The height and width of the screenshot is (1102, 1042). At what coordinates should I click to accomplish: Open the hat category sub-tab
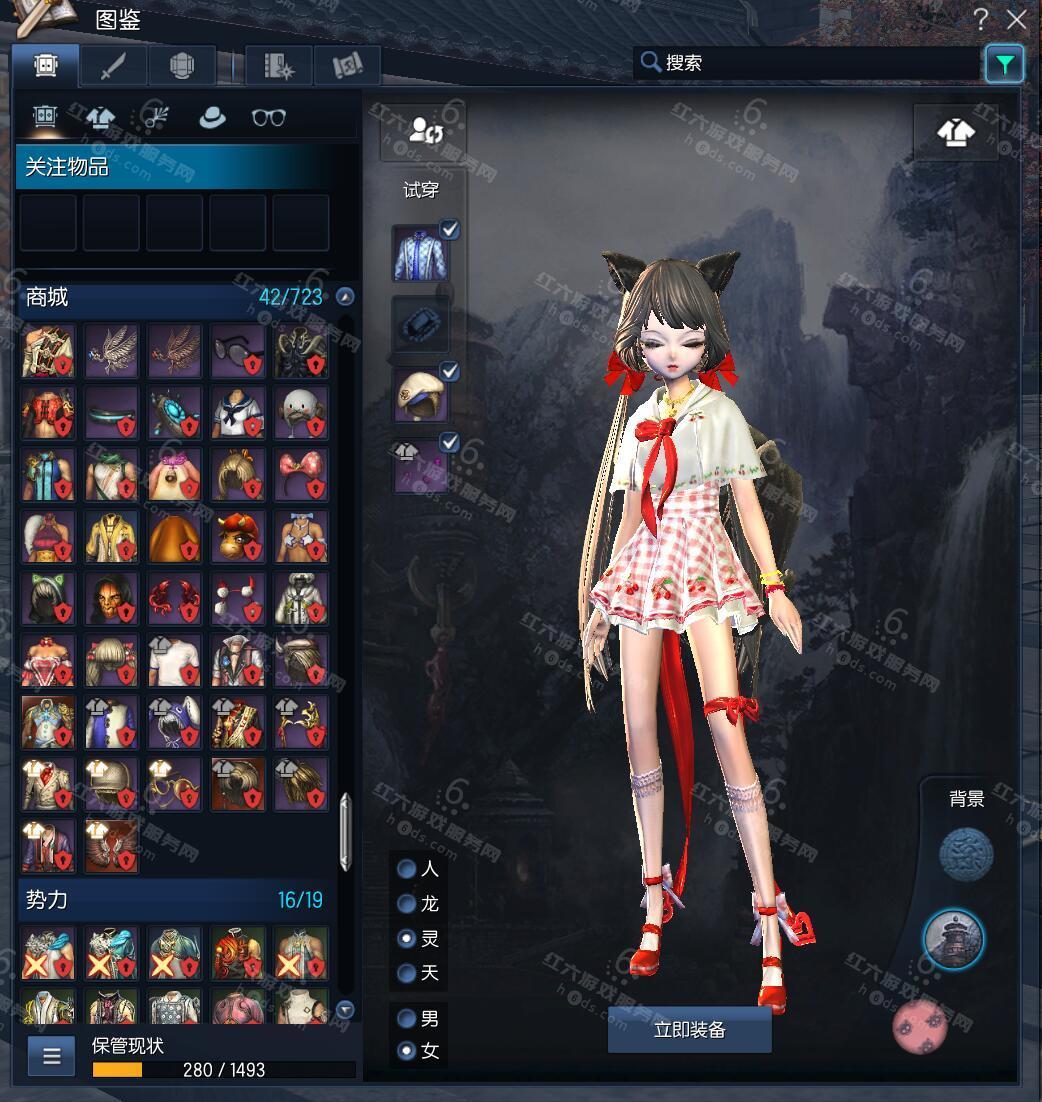coord(212,118)
